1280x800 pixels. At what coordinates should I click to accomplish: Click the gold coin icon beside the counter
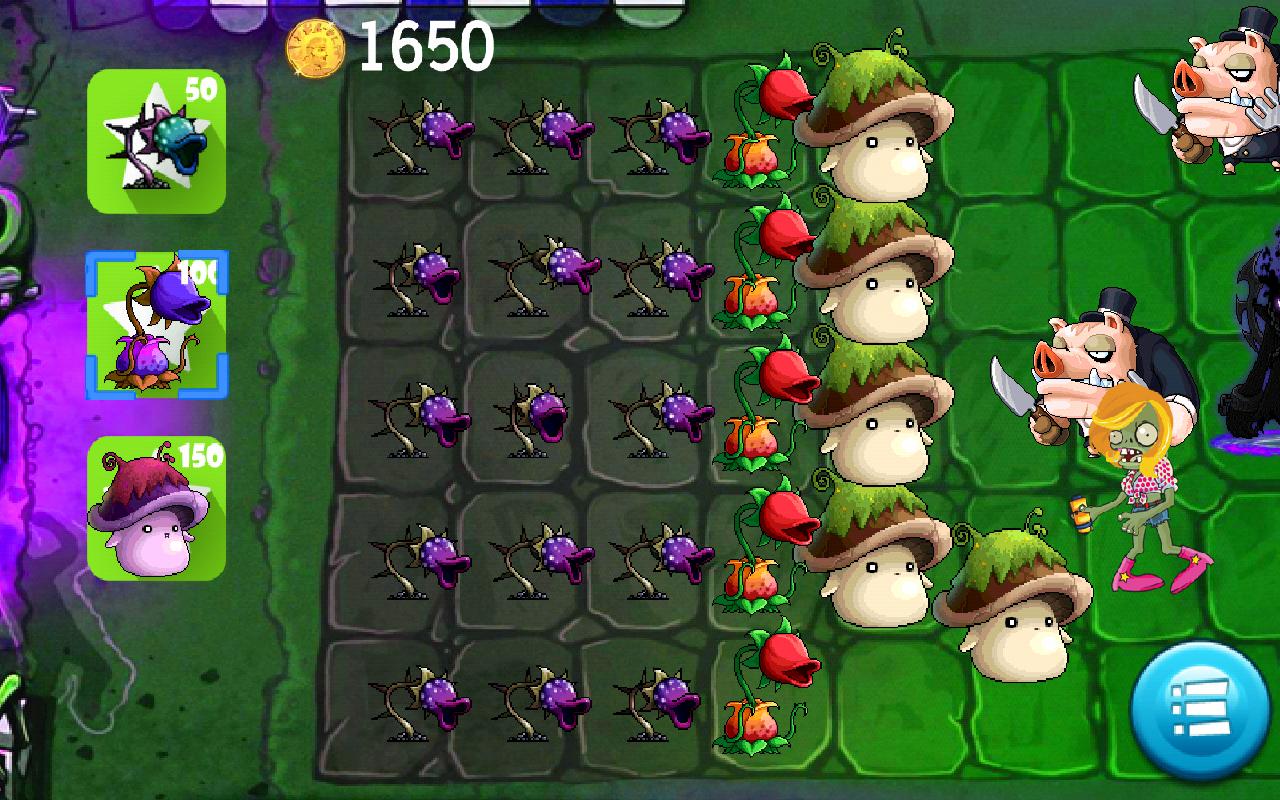[313, 47]
